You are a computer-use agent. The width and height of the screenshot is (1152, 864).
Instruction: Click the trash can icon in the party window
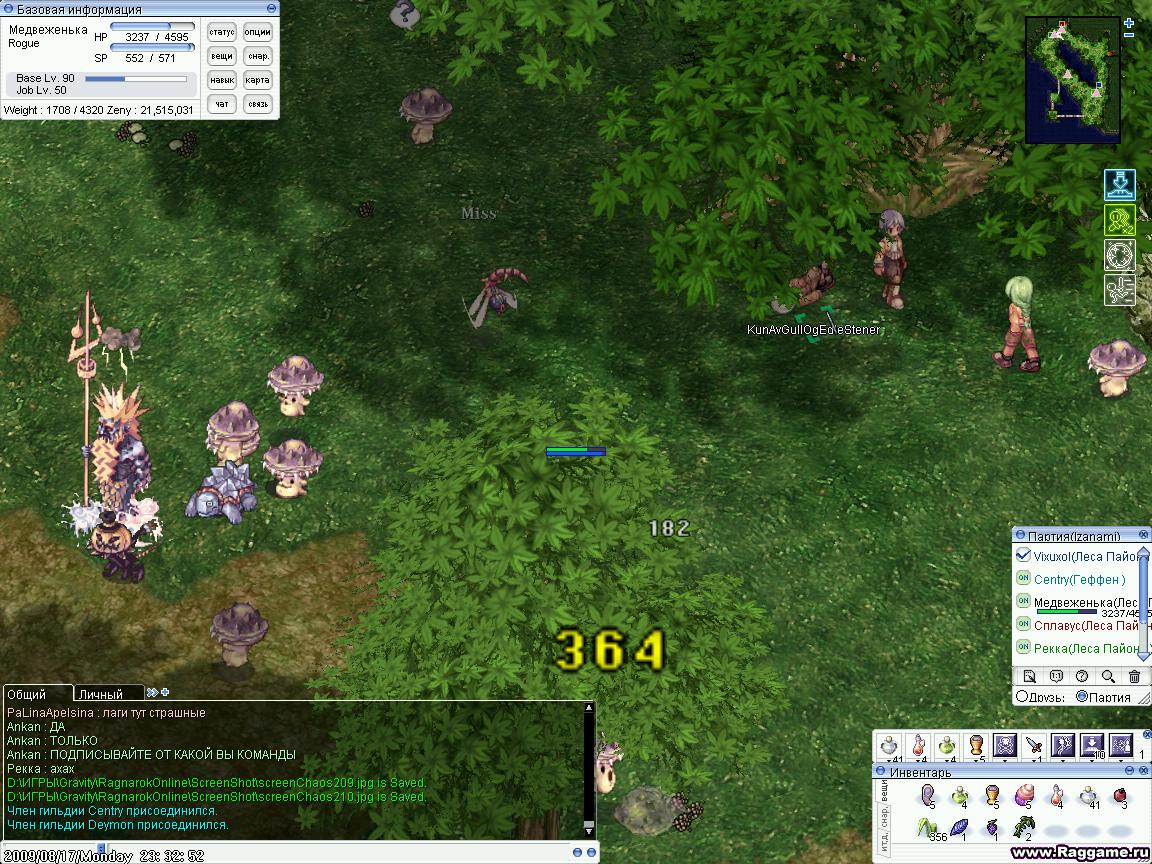point(1134,676)
